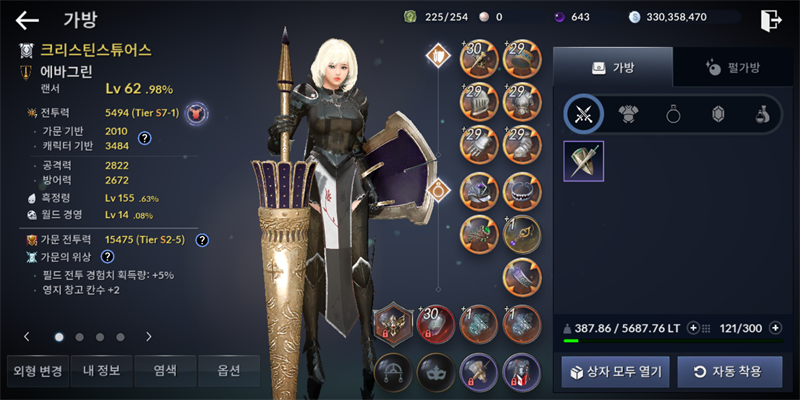Click 자동 착용 auto equip button
The height and width of the screenshot is (400, 800).
click(x=729, y=371)
